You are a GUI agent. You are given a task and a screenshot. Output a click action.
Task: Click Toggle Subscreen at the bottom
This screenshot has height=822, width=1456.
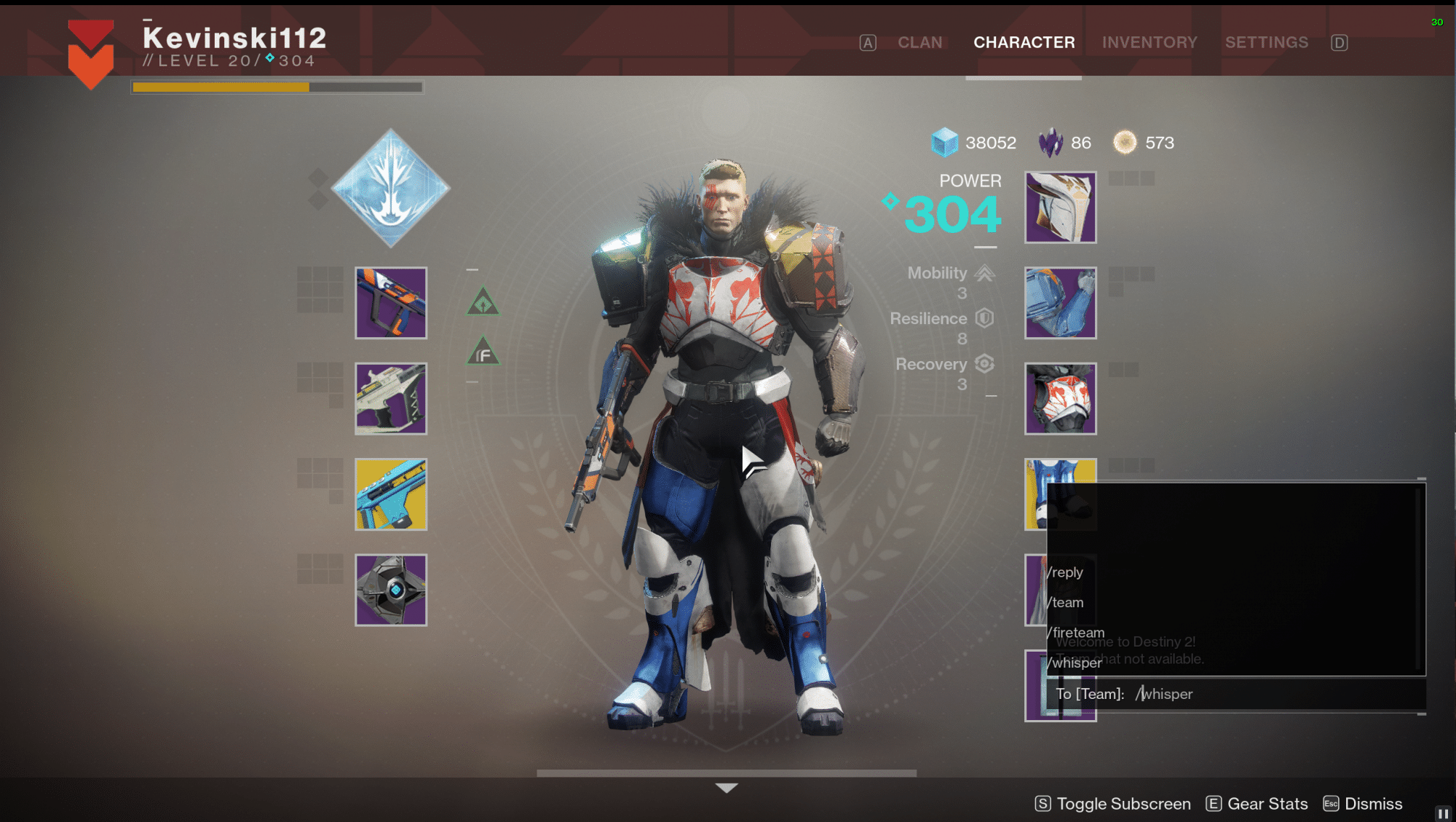point(1113,804)
